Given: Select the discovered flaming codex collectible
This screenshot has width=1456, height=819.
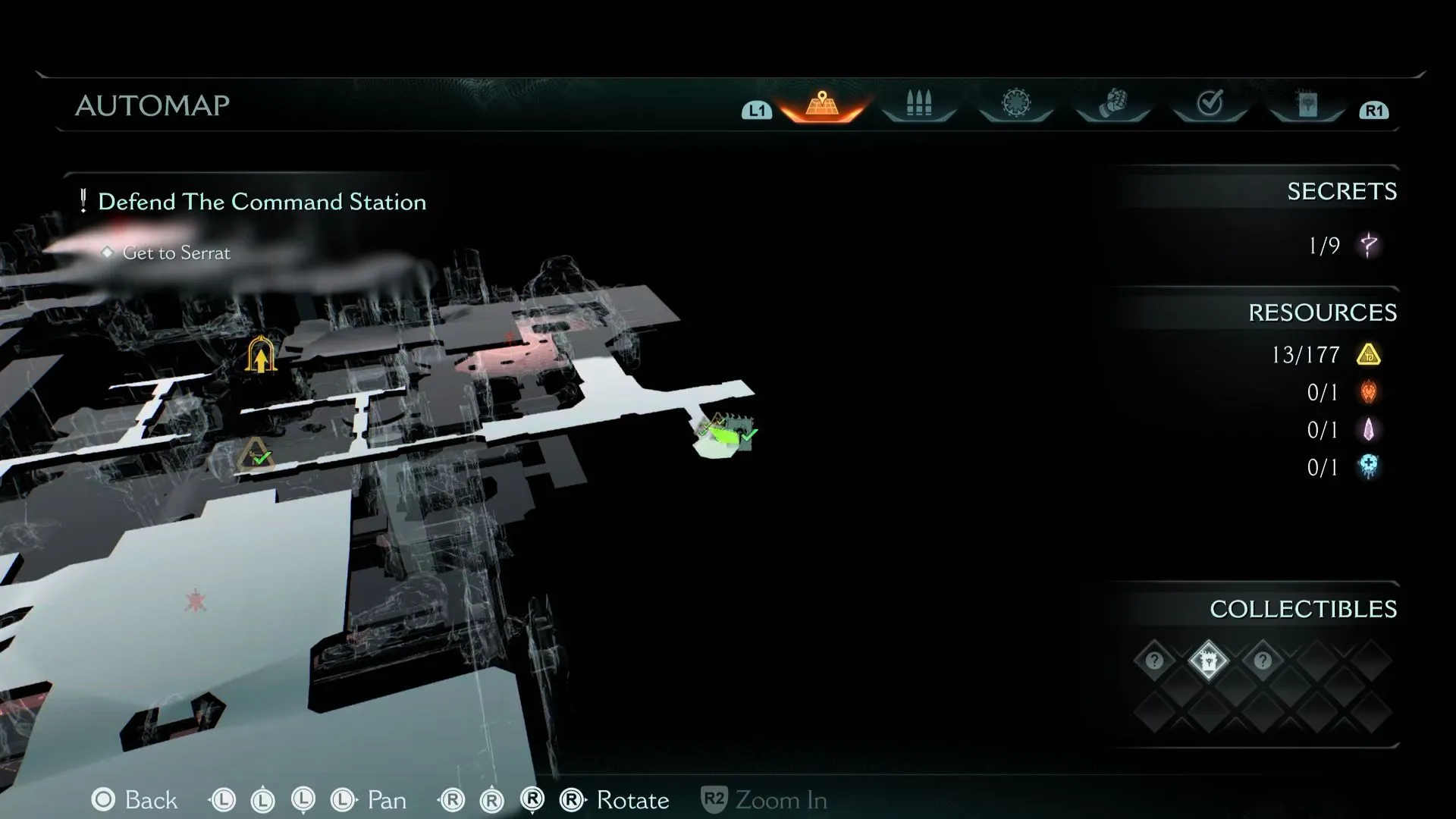Looking at the screenshot, I should (1208, 661).
